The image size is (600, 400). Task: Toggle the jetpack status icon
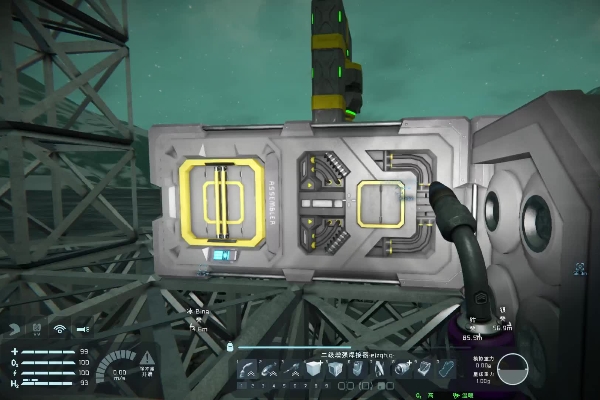point(14,328)
